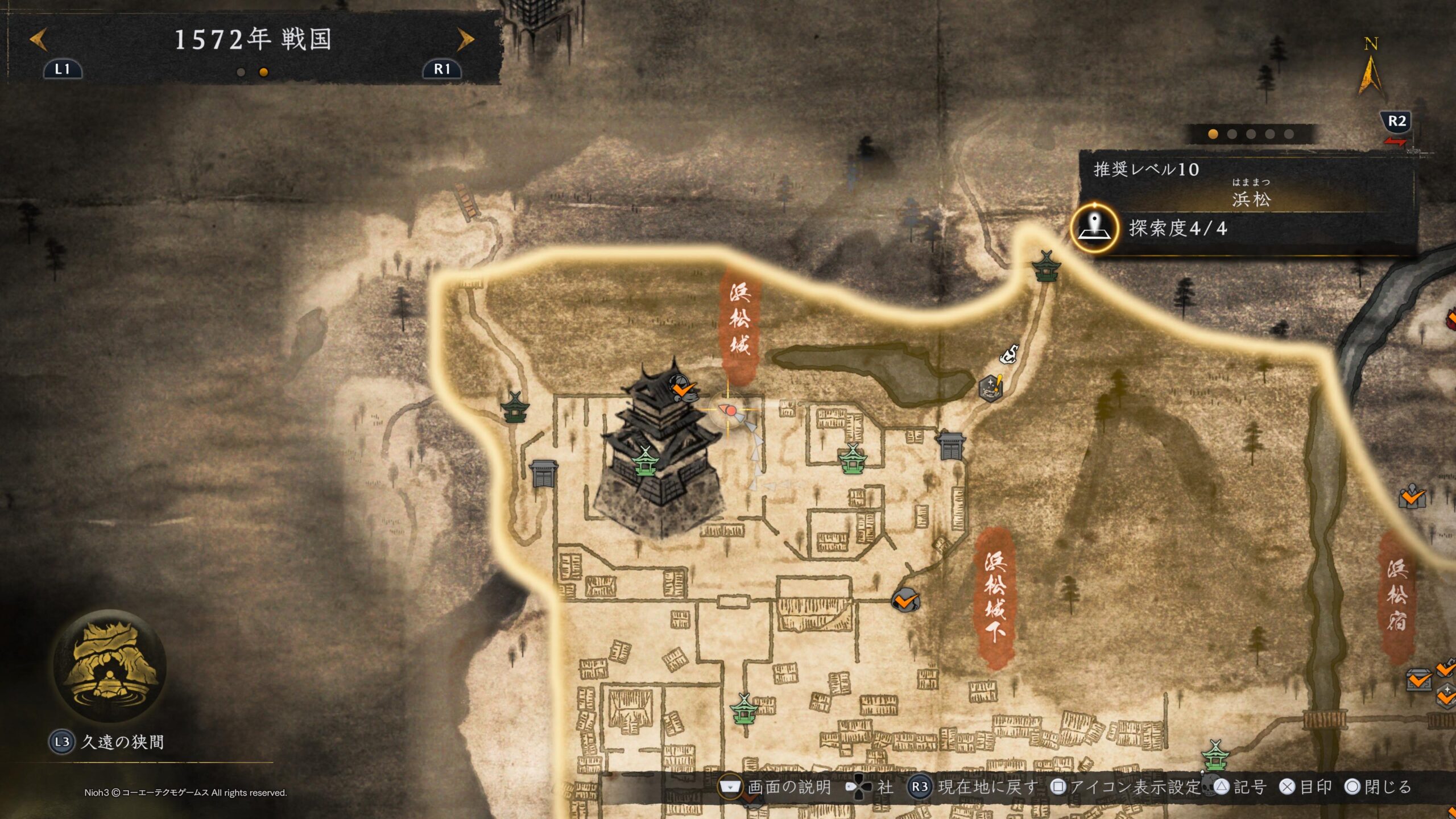This screenshot has height=819, width=1456.
Task: Select the 浜松城下 red region label
Action: tap(995, 597)
